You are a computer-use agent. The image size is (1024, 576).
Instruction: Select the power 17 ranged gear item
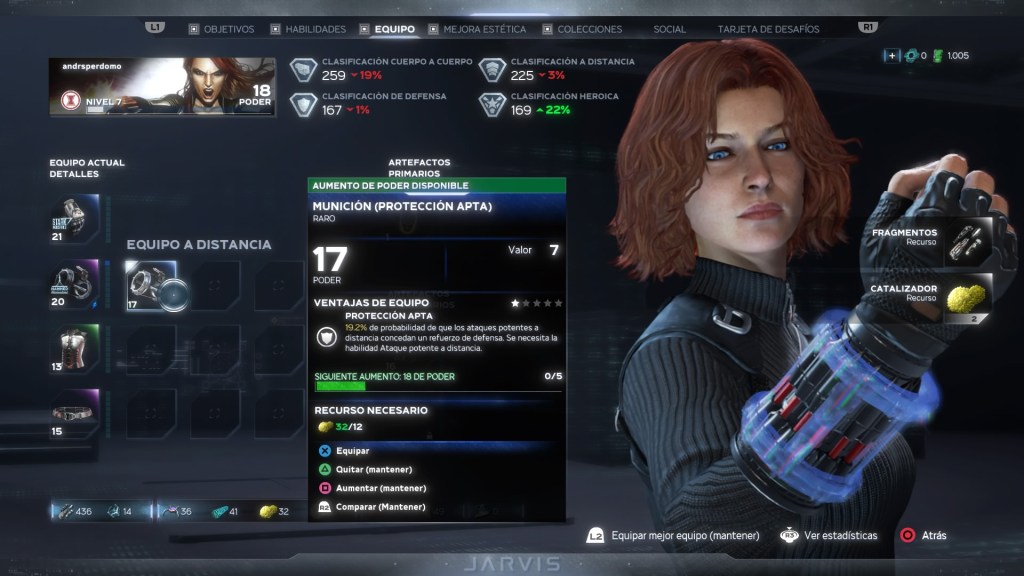pos(151,286)
